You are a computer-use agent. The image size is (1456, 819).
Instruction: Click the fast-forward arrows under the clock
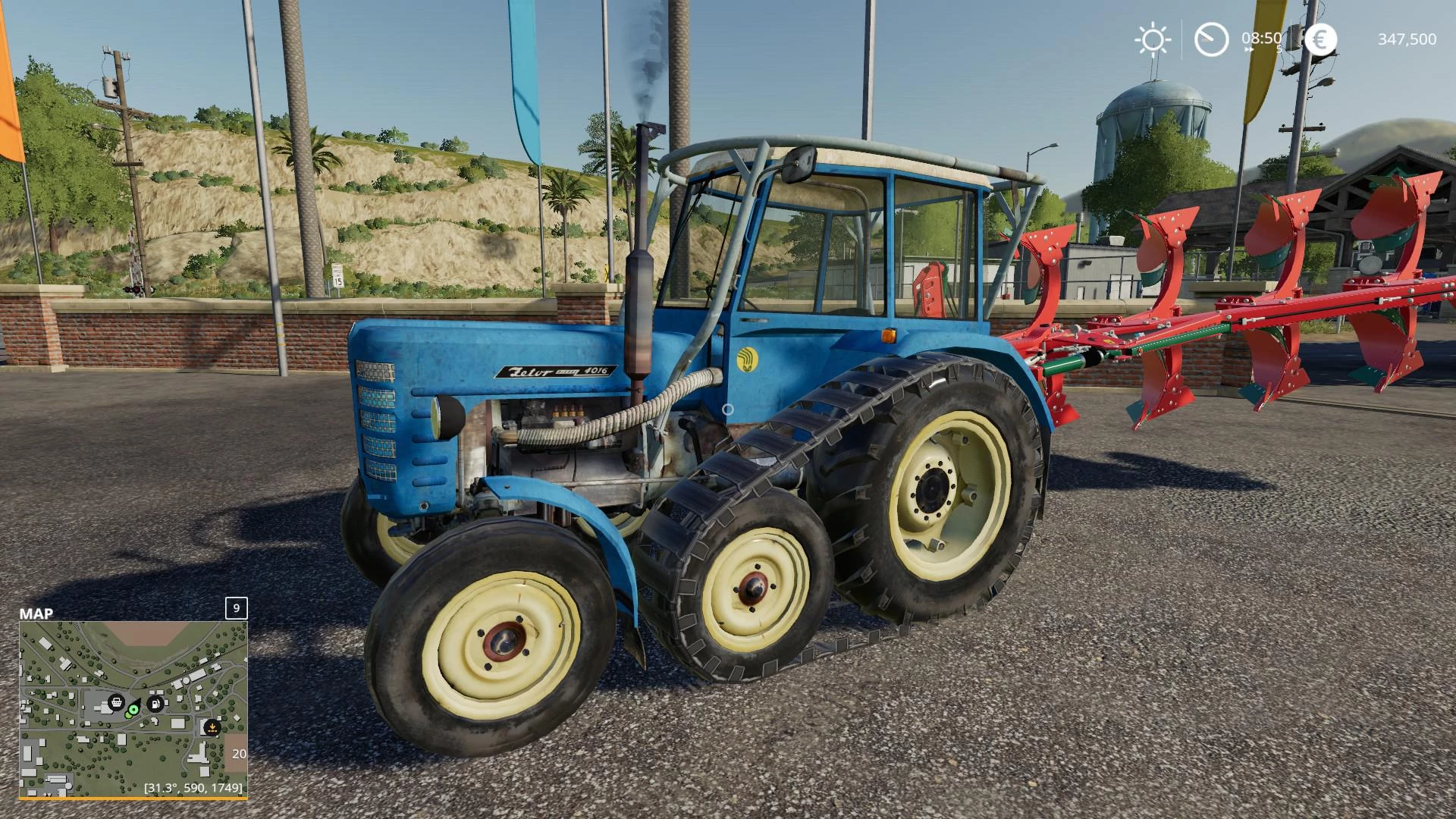tap(1249, 50)
